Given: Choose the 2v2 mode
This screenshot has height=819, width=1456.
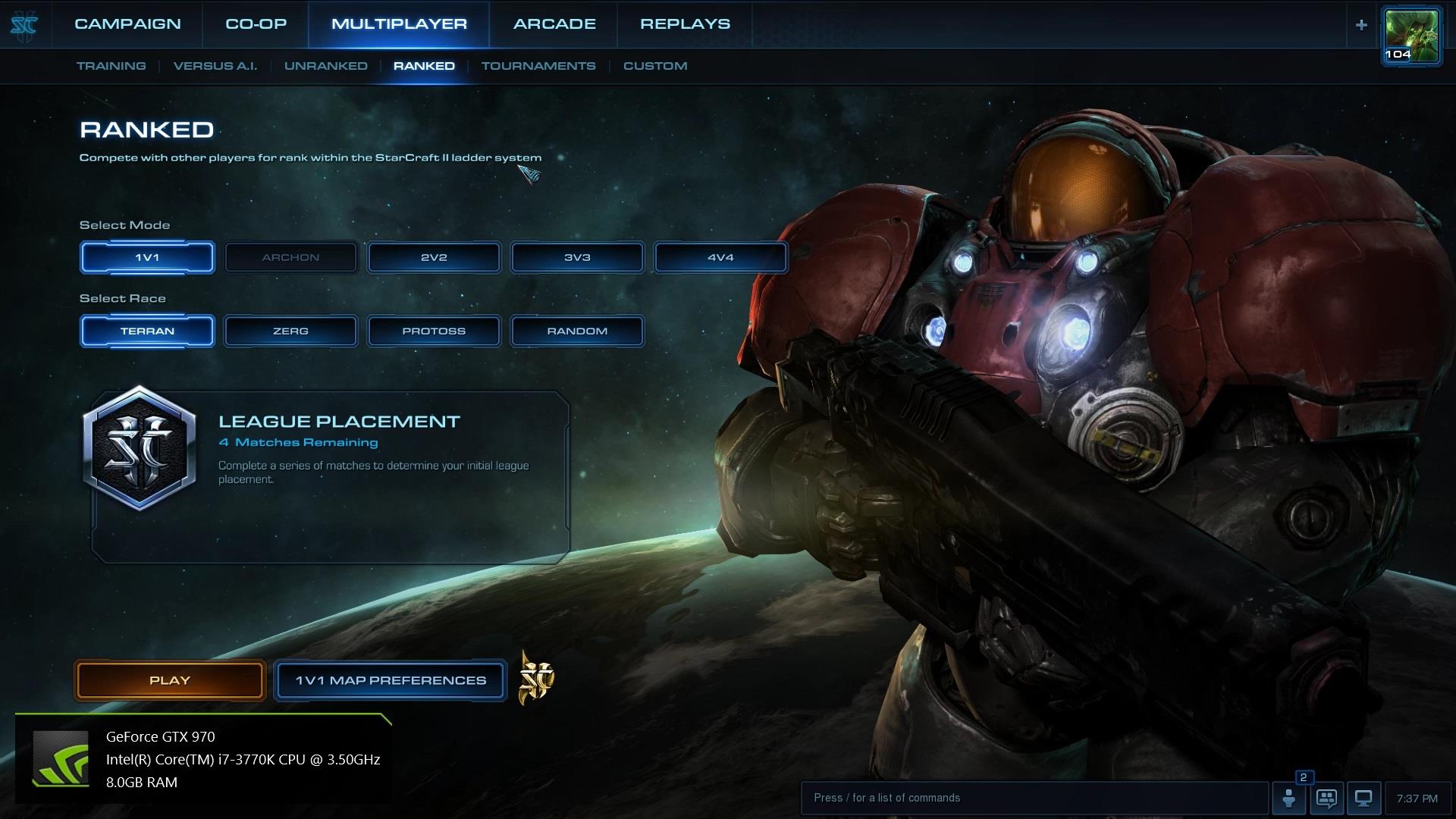Looking at the screenshot, I should (434, 257).
